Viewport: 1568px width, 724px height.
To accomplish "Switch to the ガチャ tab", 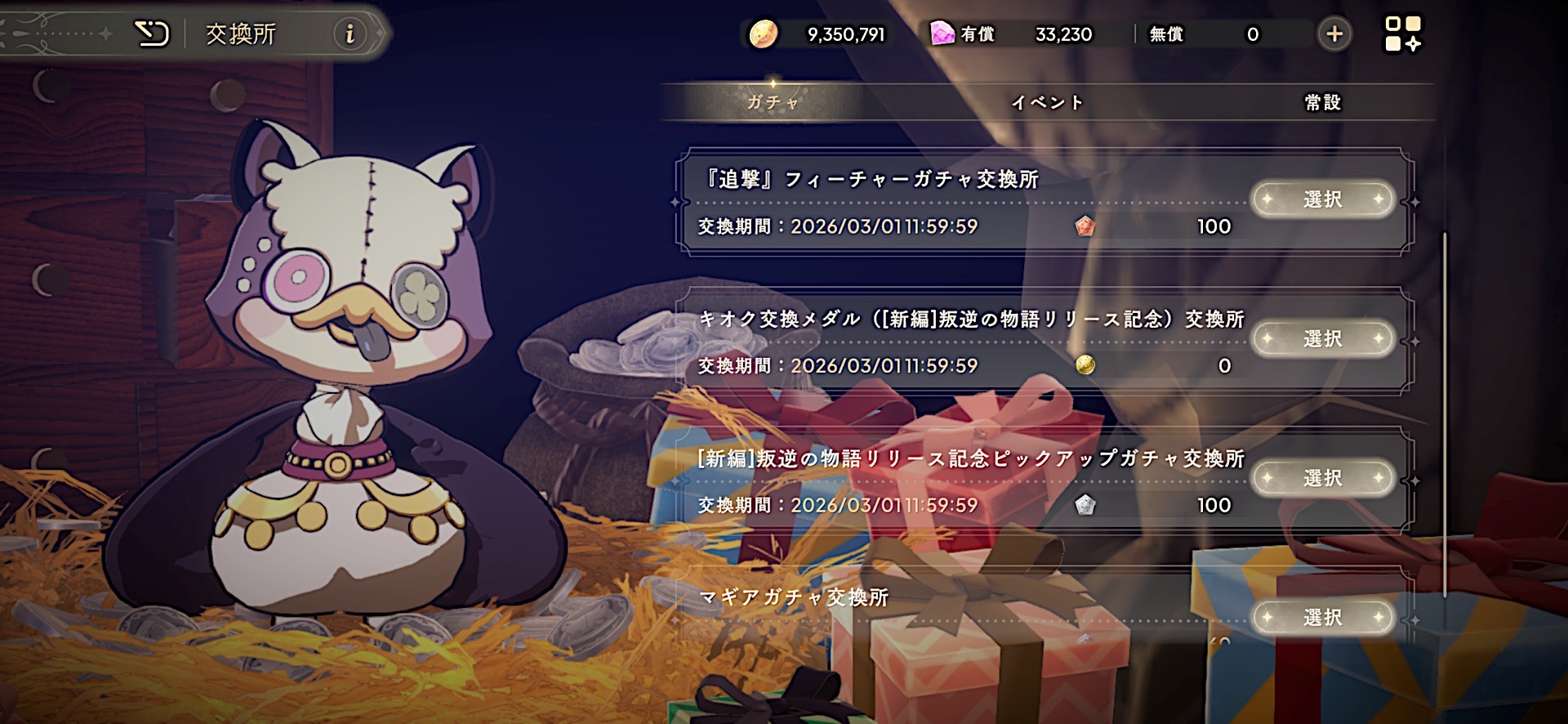I will [x=773, y=103].
